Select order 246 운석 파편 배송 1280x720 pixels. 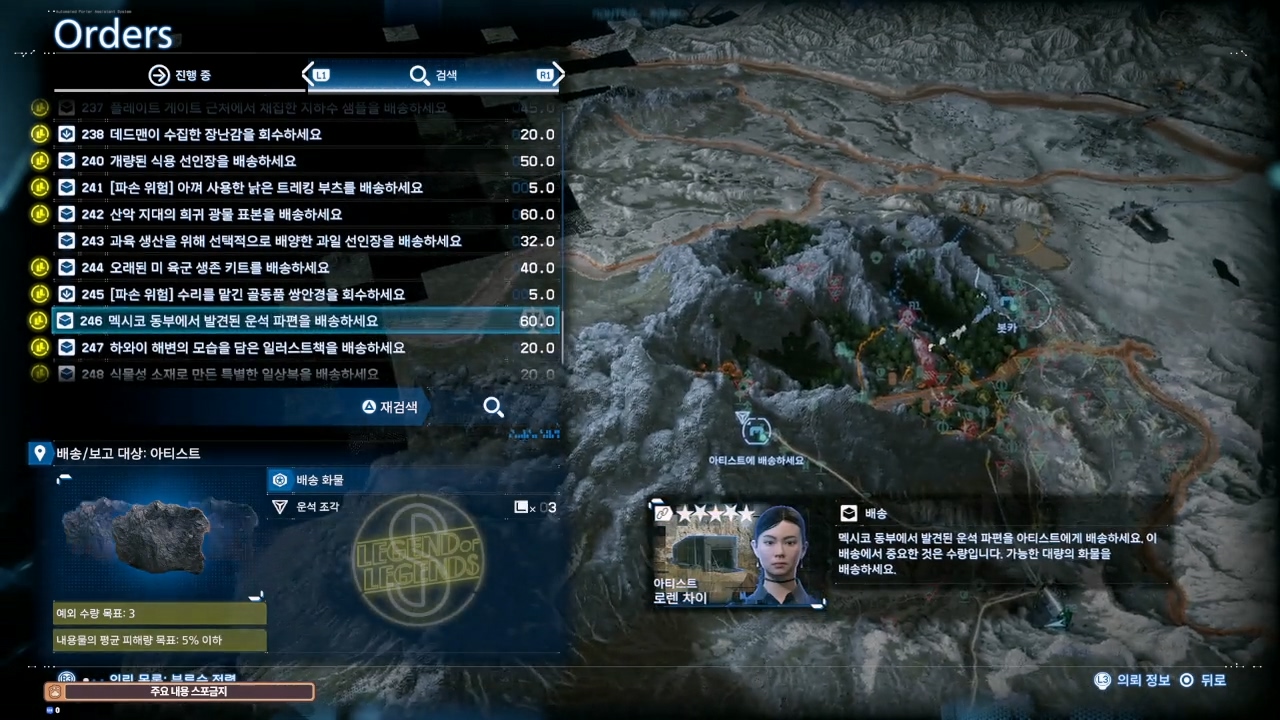305,321
